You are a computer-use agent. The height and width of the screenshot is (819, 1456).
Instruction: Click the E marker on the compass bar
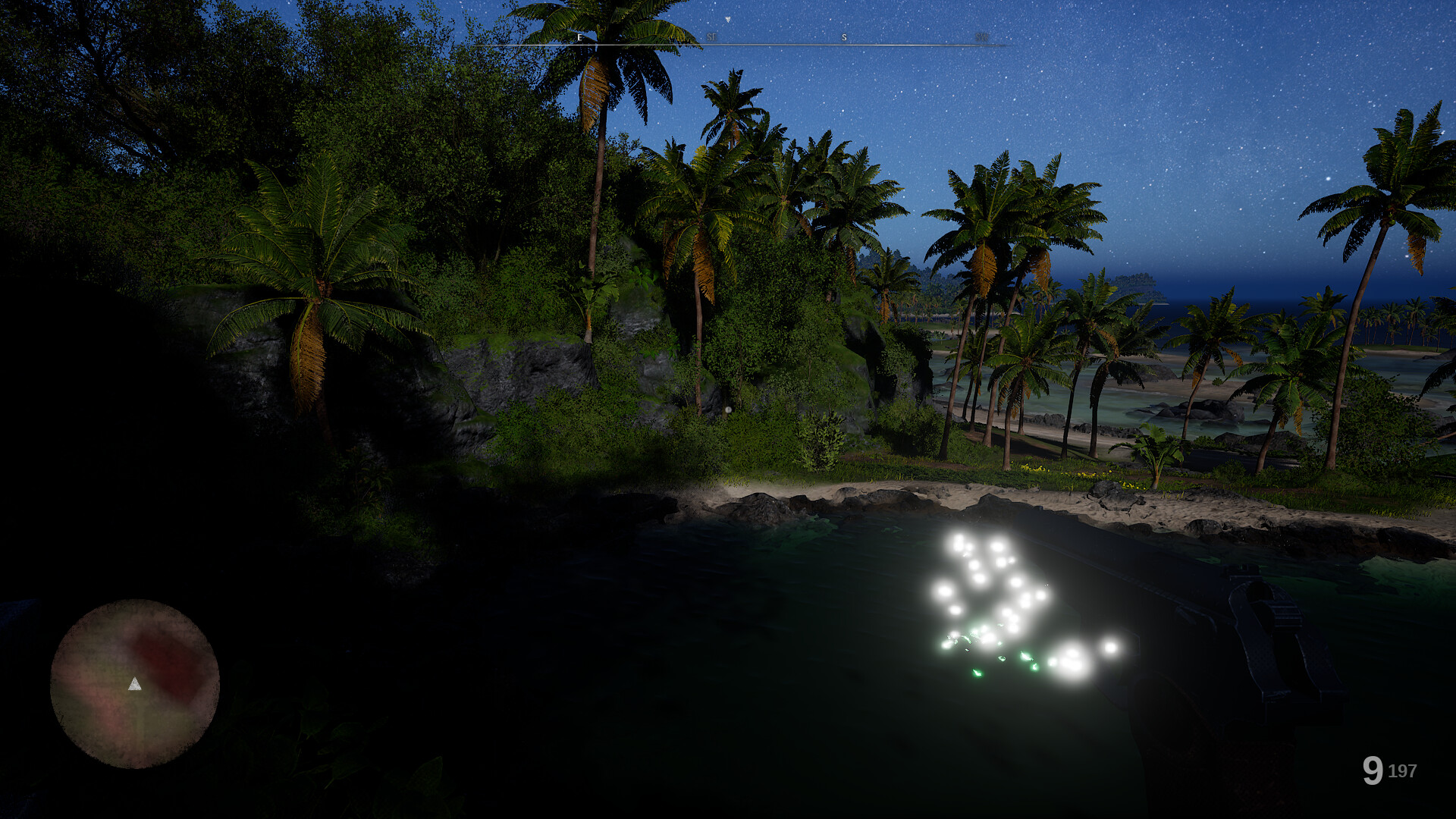[578, 36]
